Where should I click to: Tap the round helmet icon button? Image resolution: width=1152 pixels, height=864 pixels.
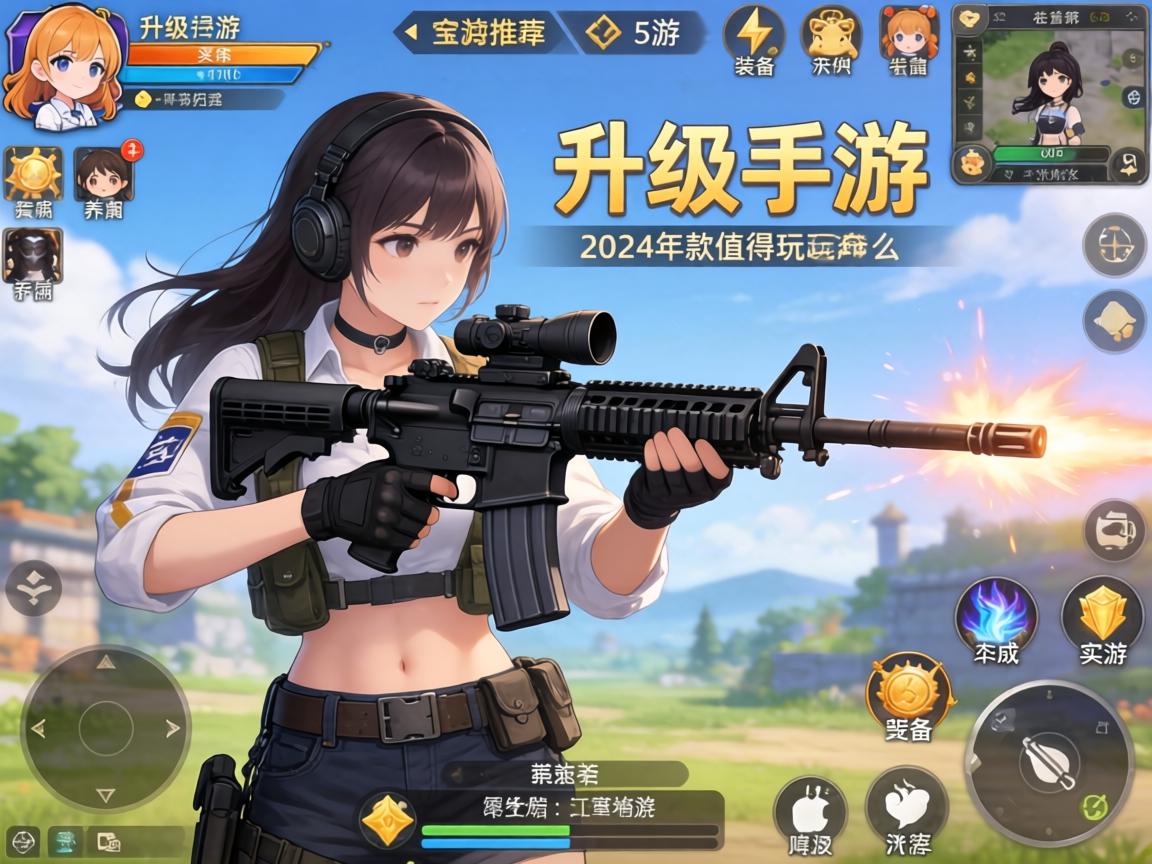coord(1114,530)
